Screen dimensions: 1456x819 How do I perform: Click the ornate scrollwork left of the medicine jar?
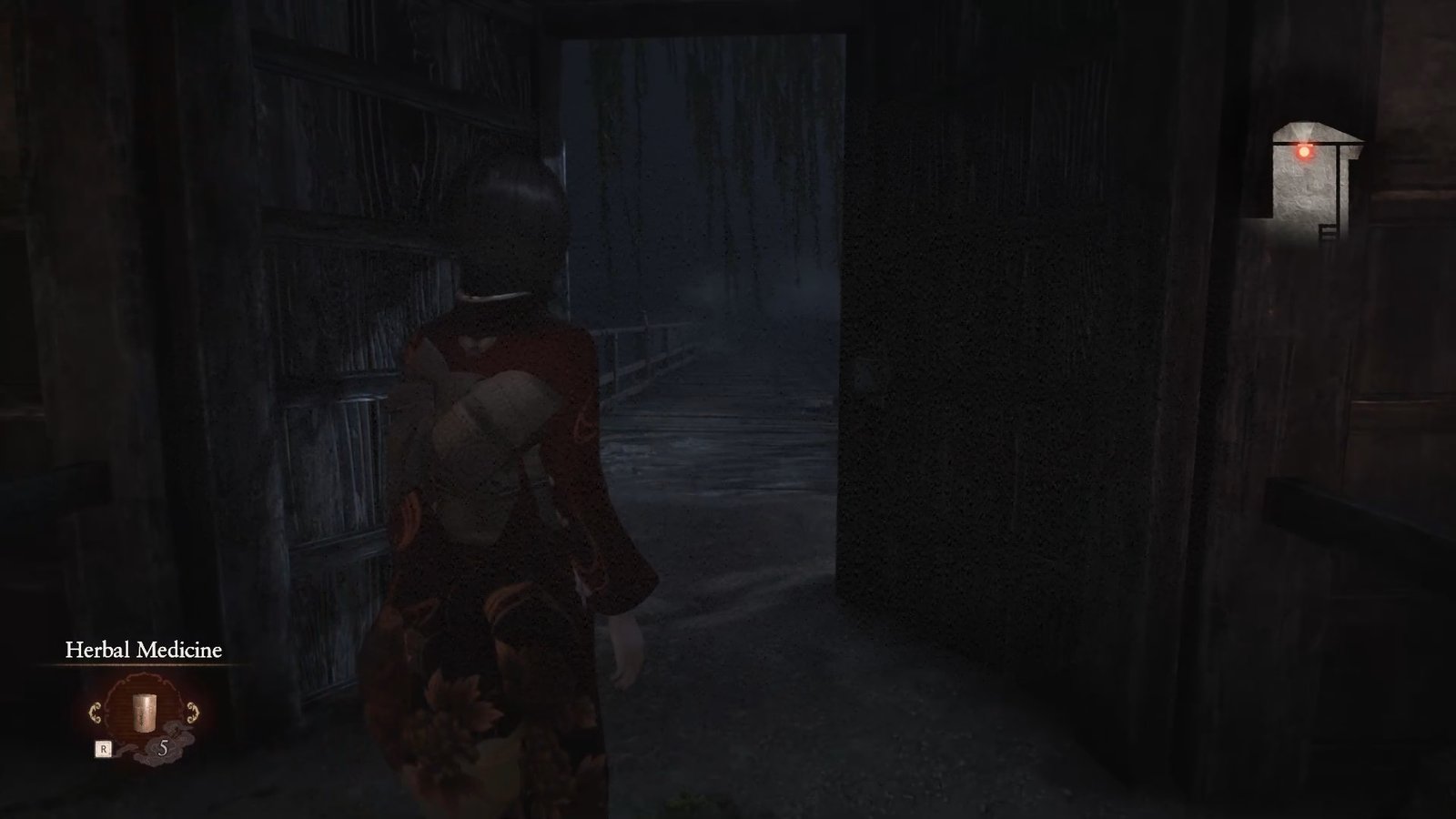pos(96,712)
